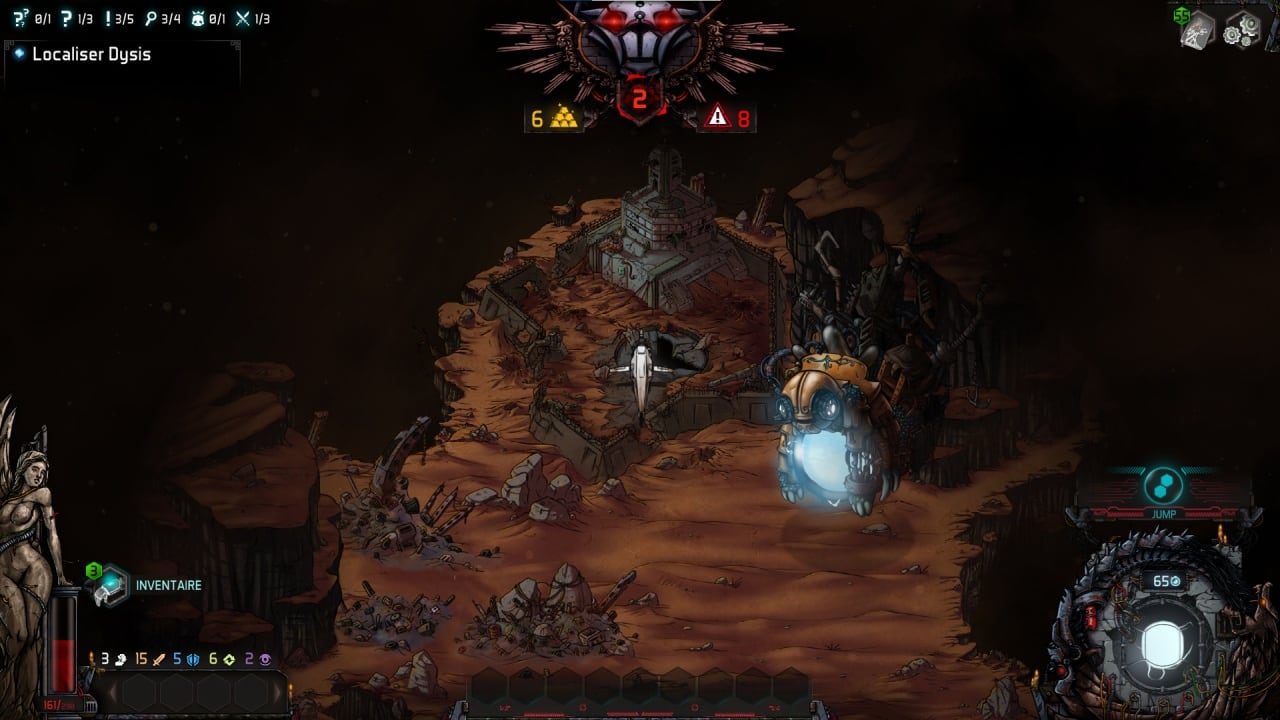Activate the JUMP button
The height and width of the screenshot is (720, 1280).
click(1163, 488)
